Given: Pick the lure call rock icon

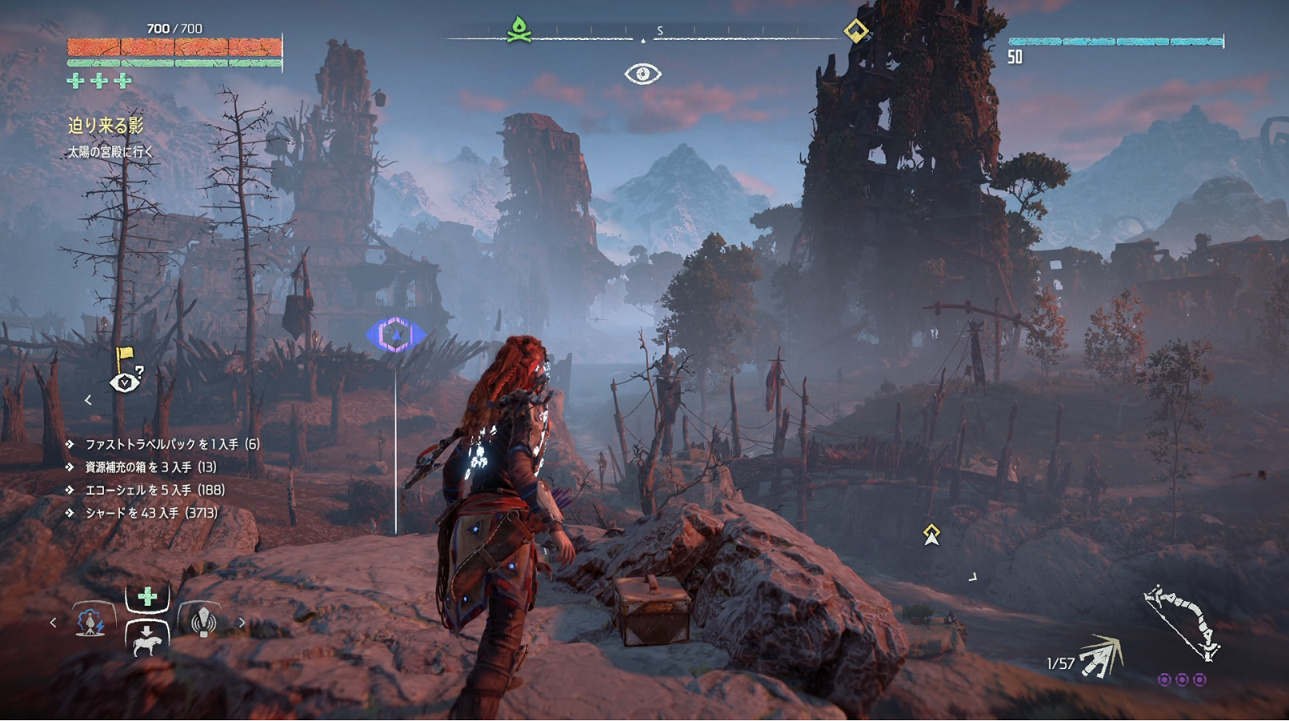Looking at the screenshot, I should click(202, 622).
